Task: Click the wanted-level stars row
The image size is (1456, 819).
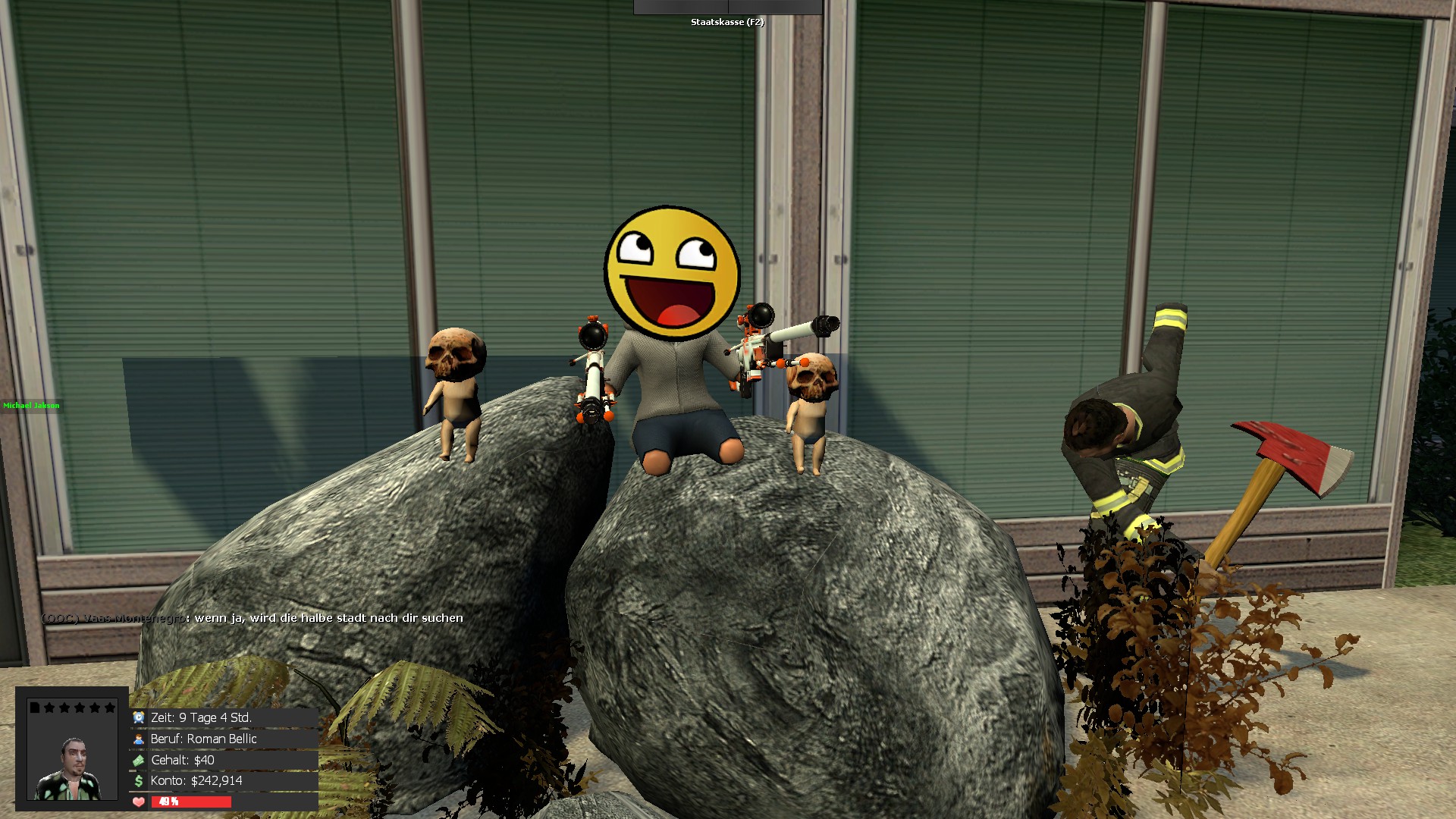Action: (73, 708)
